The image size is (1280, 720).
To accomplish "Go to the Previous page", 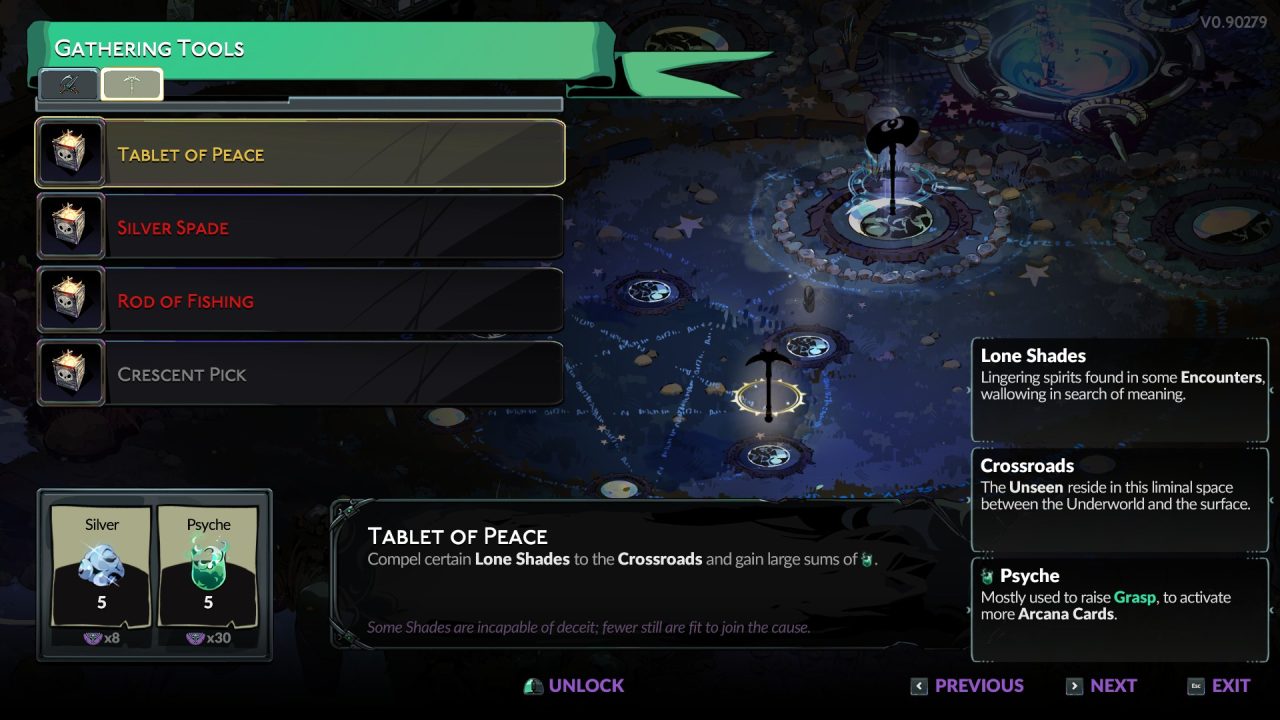I will pos(967,686).
